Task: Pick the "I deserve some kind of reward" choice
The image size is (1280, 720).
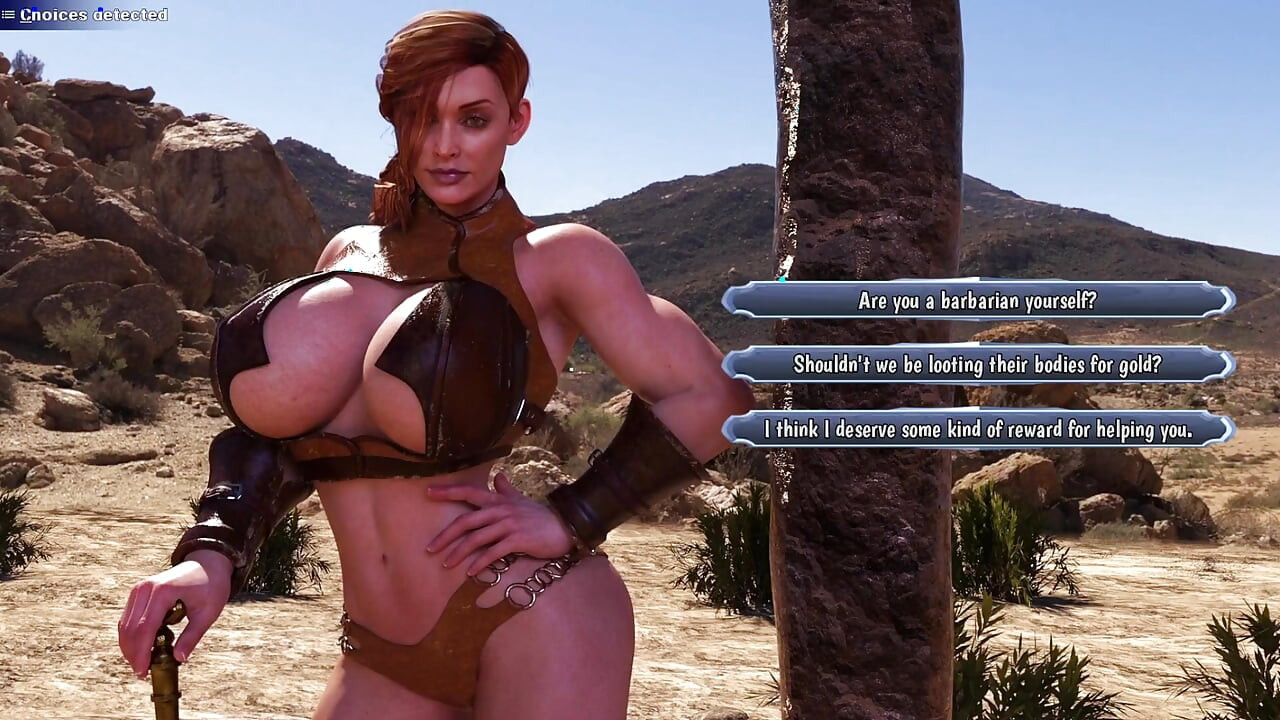Action: point(977,430)
